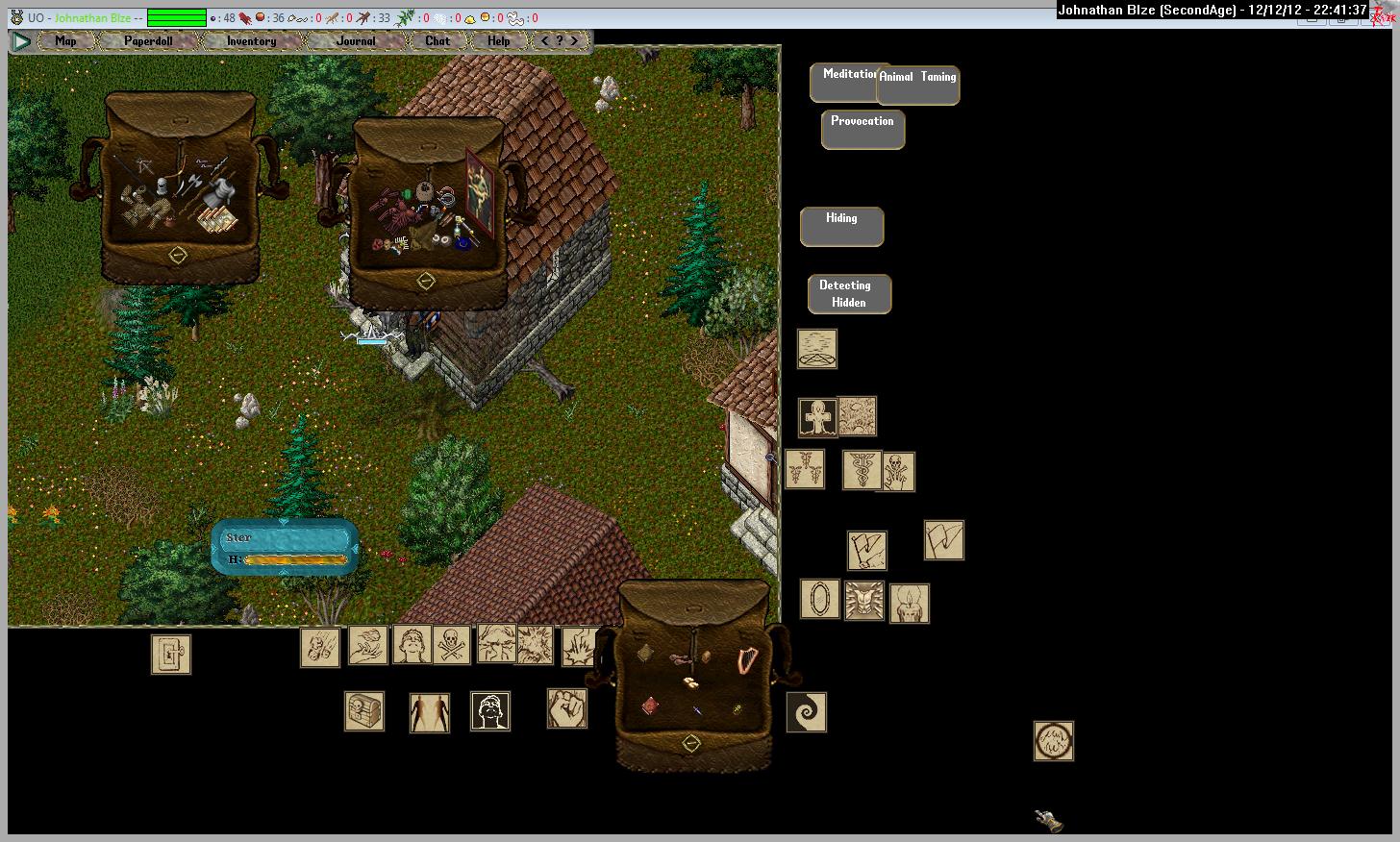
Task: Open the Chat menu
Action: click(x=437, y=41)
